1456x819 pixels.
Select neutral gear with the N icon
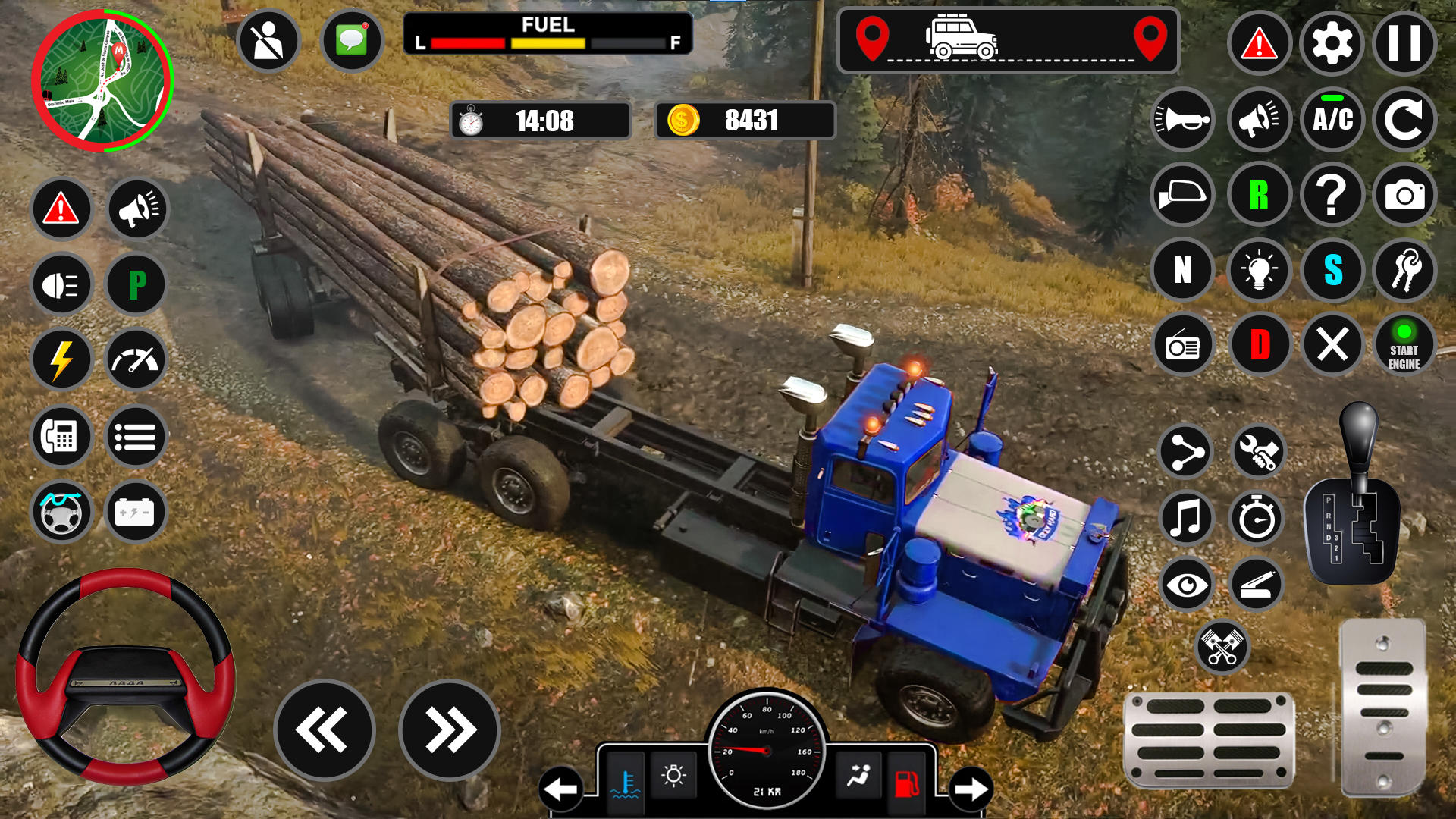tap(1183, 269)
